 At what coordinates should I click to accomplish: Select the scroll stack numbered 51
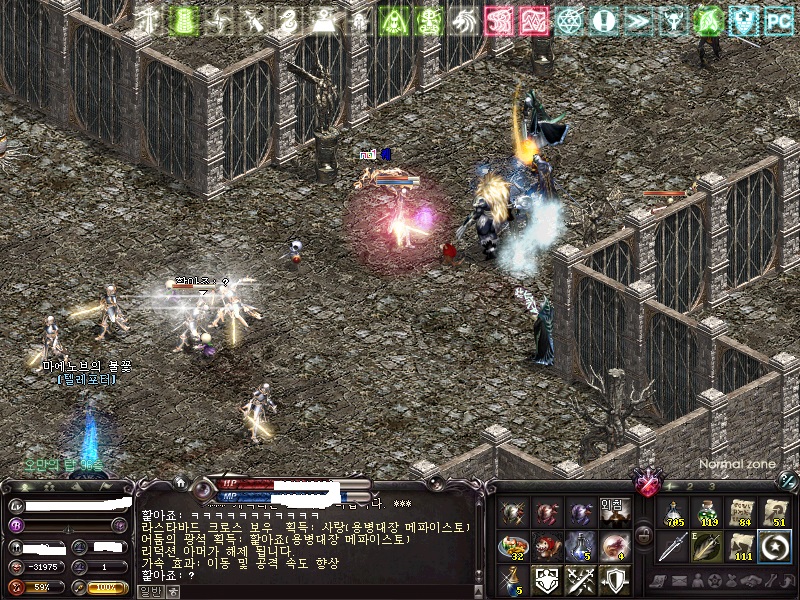pyautogui.click(x=774, y=513)
